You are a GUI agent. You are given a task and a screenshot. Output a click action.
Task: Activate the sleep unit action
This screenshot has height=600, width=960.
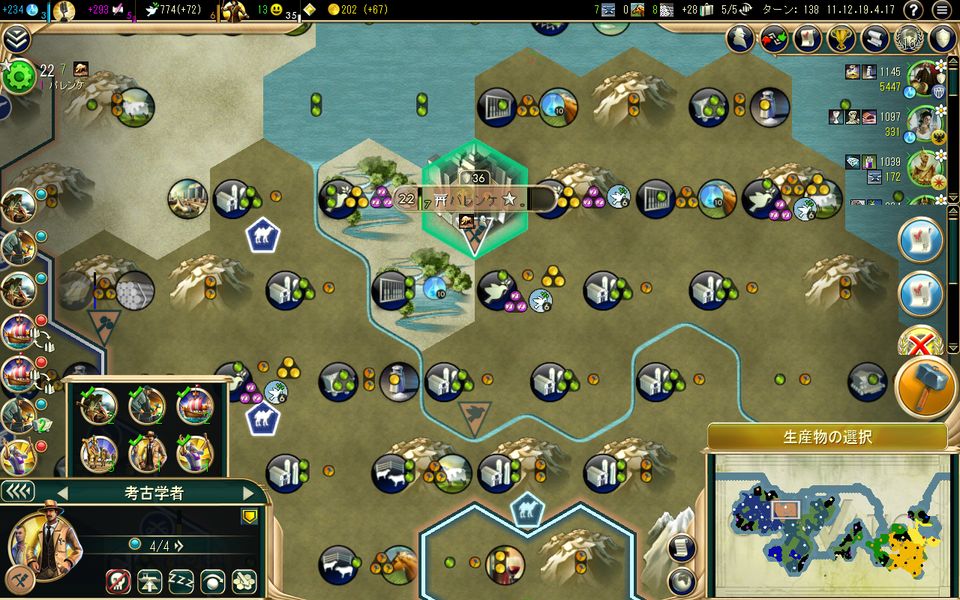[x=180, y=581]
